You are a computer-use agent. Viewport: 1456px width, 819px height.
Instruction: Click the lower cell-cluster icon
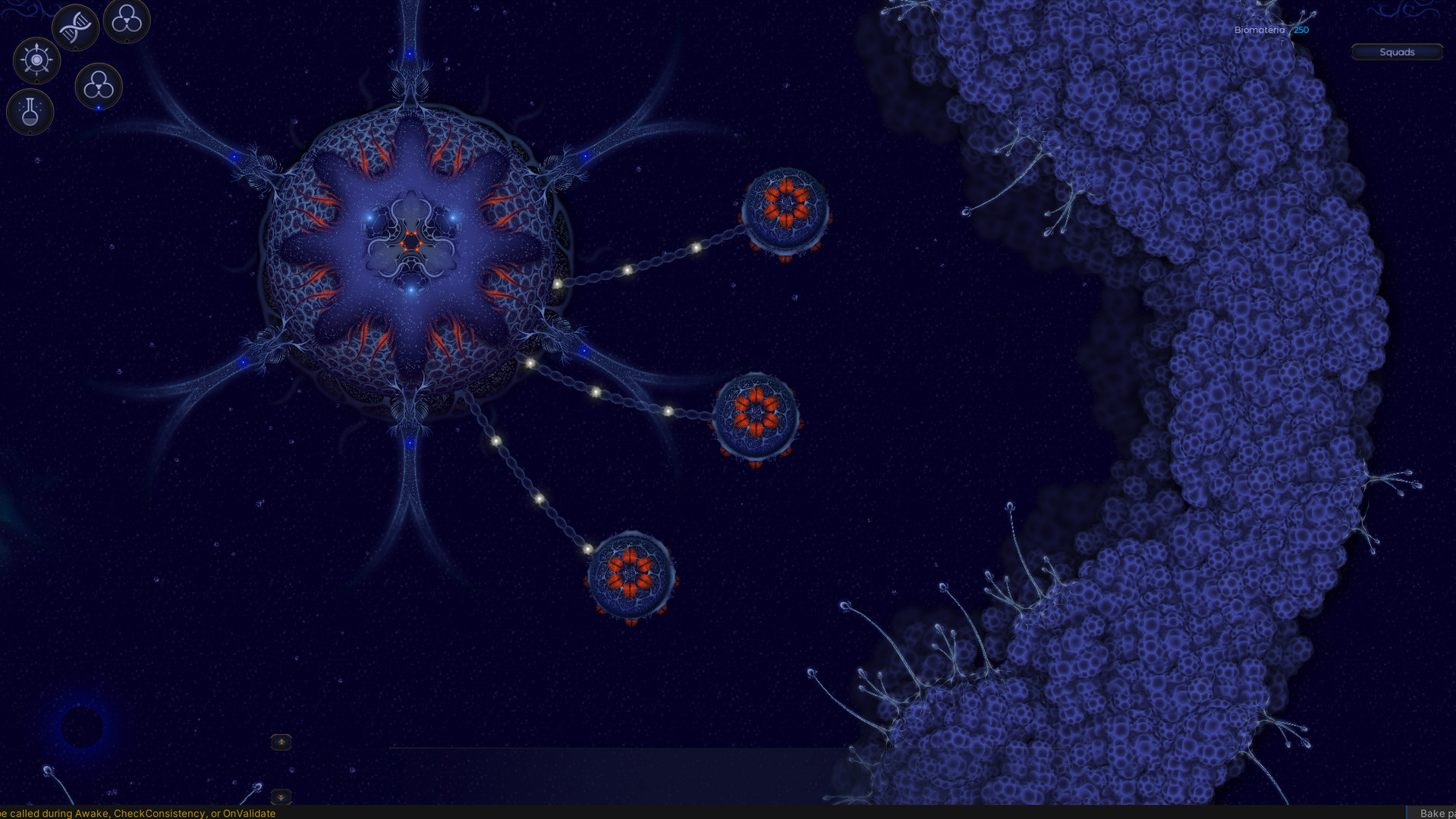98,85
